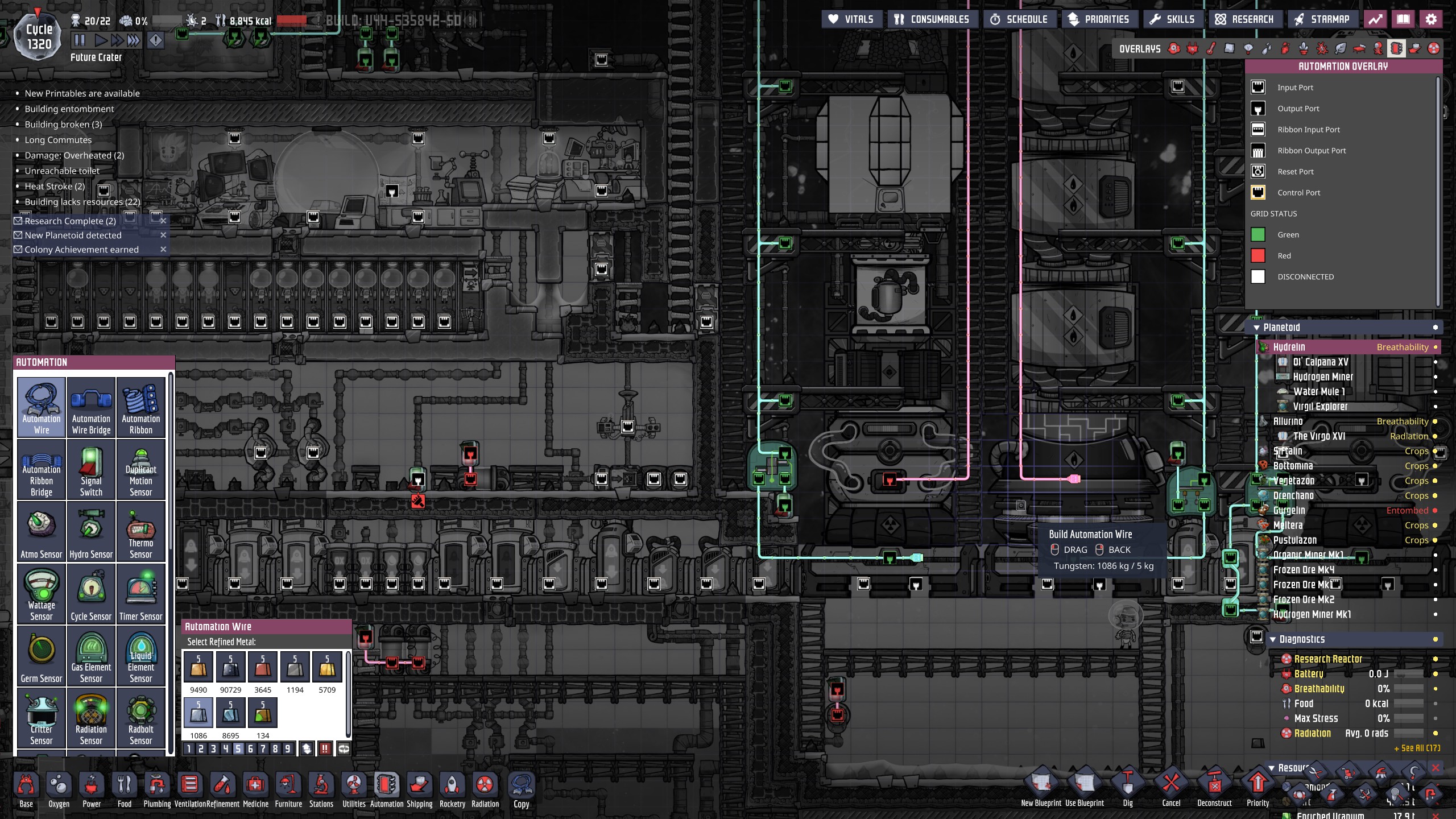Check off the Research Complete notification

tap(18, 221)
